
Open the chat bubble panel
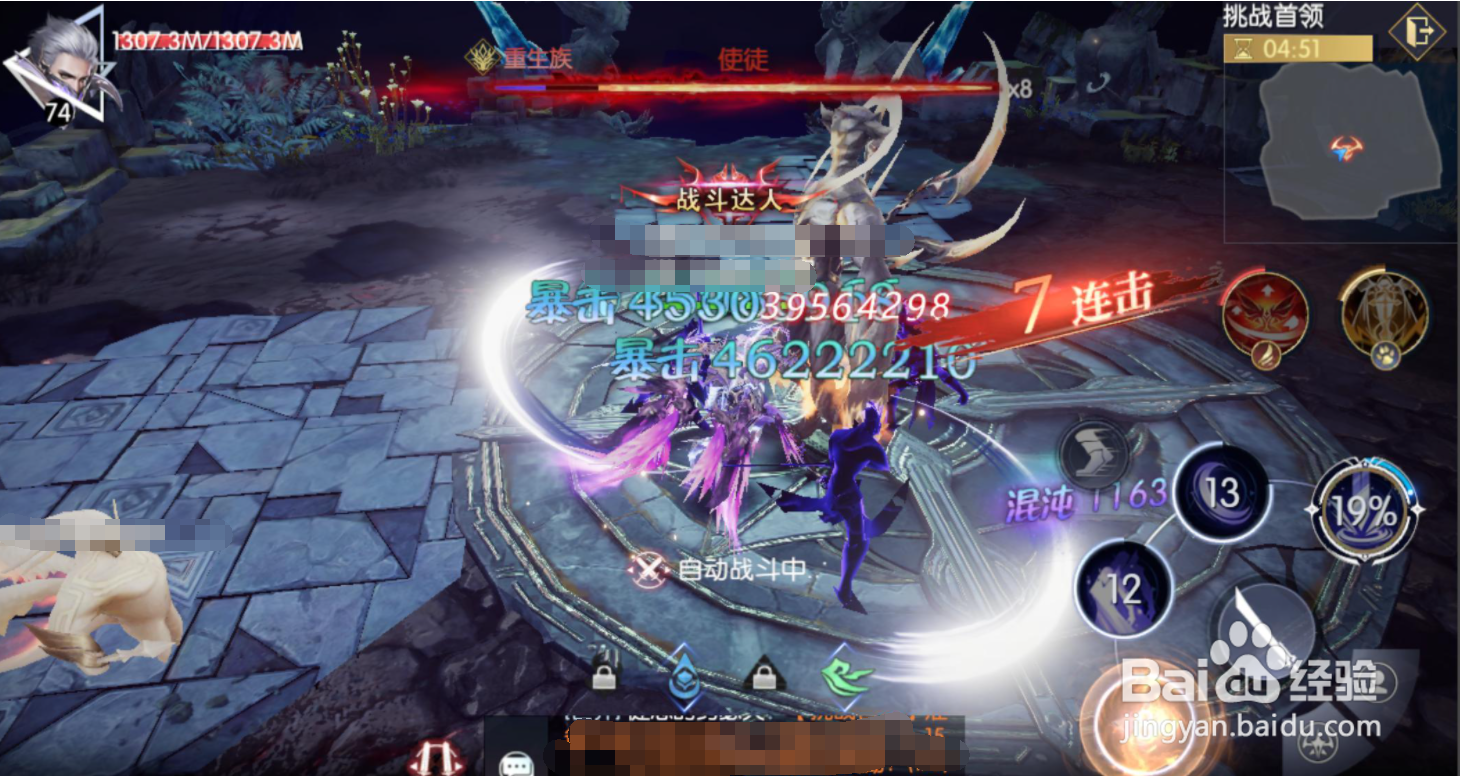tap(515, 764)
